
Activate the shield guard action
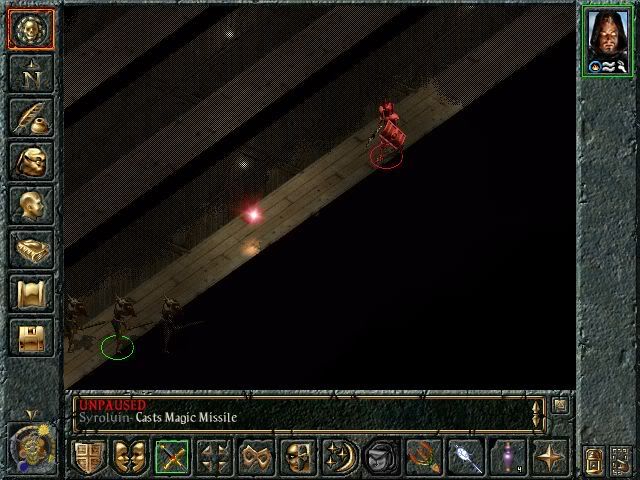[x=89, y=457]
